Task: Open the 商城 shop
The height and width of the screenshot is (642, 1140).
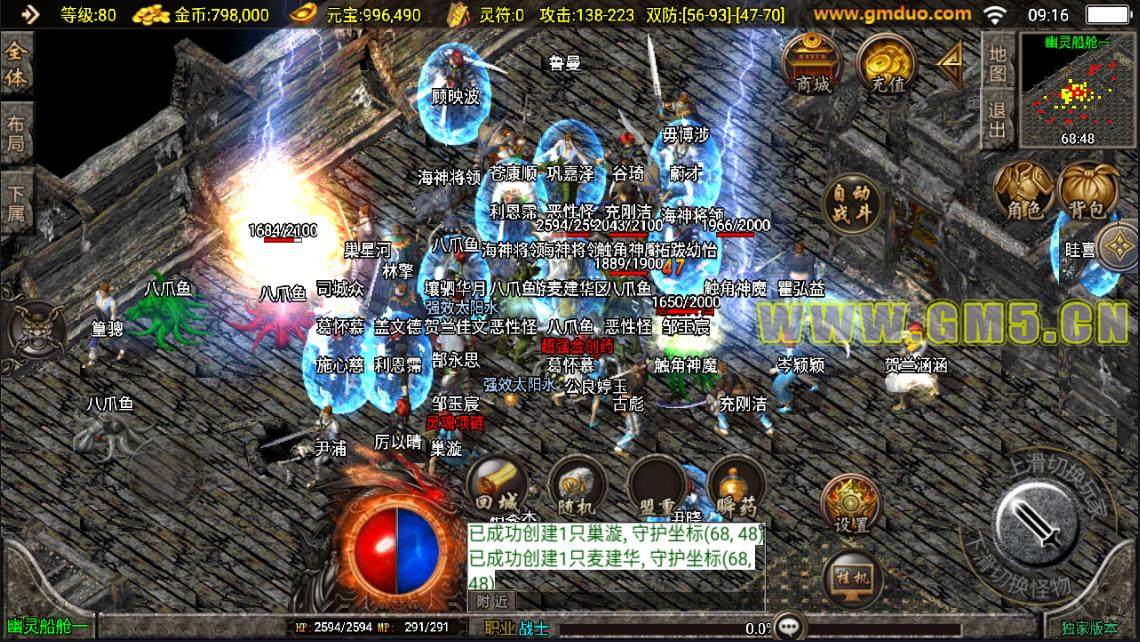Action: pyautogui.click(x=812, y=64)
